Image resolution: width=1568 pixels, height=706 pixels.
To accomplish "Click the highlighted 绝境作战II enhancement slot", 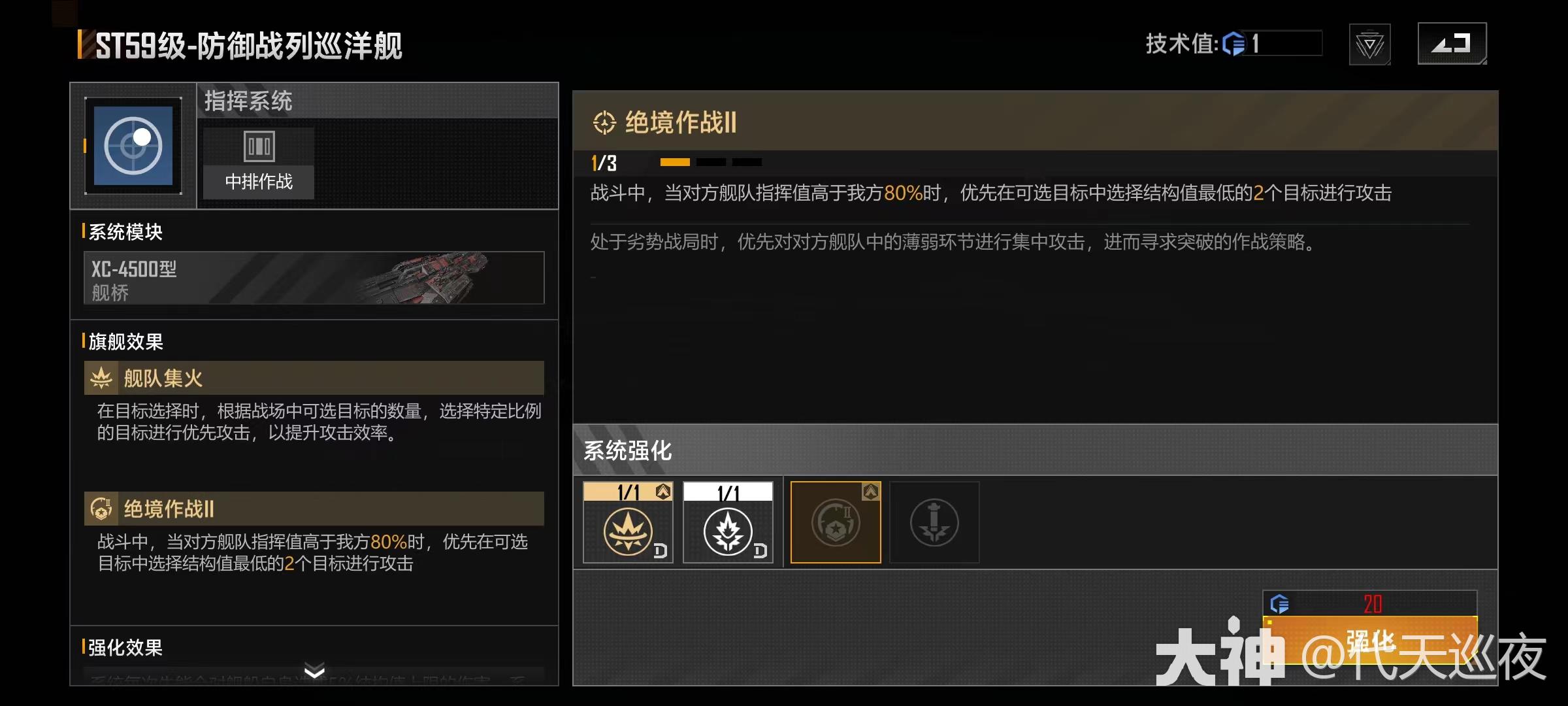I will pos(836,522).
